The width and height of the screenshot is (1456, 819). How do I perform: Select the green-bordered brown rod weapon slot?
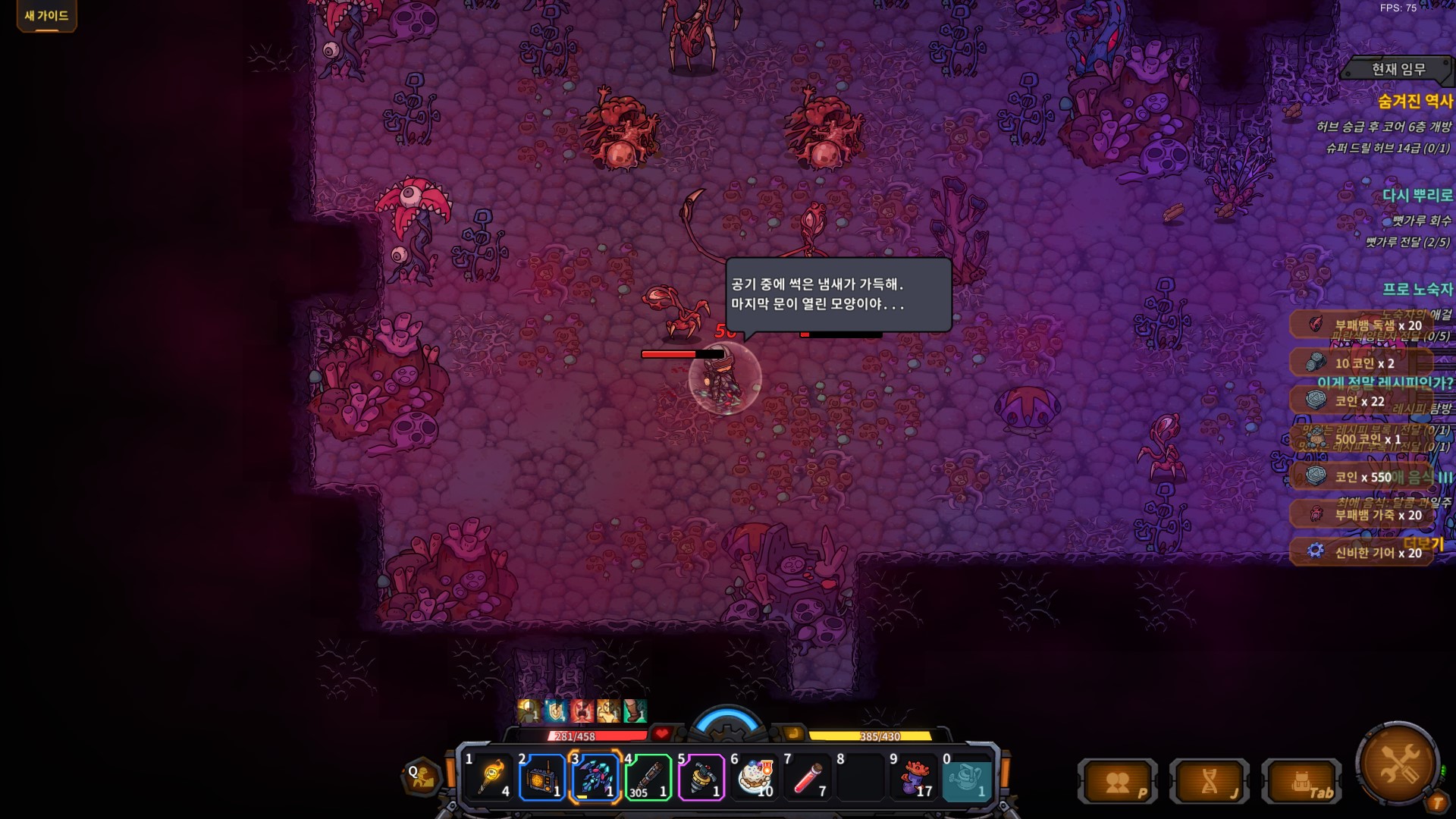click(x=648, y=777)
